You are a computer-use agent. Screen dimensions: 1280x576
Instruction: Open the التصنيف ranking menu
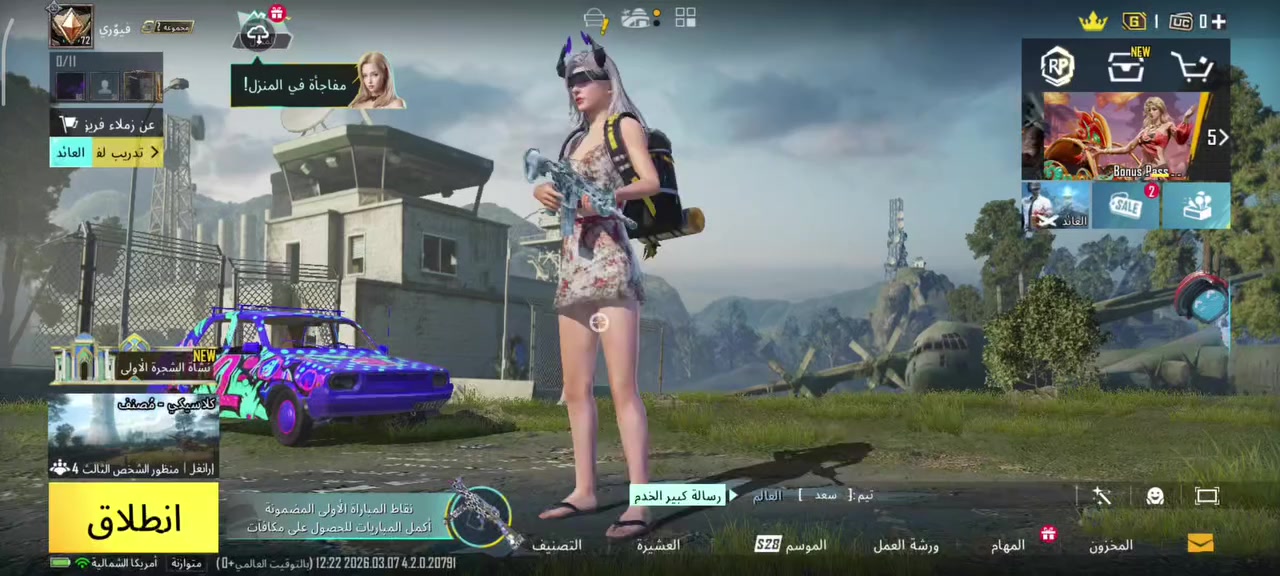click(x=556, y=545)
